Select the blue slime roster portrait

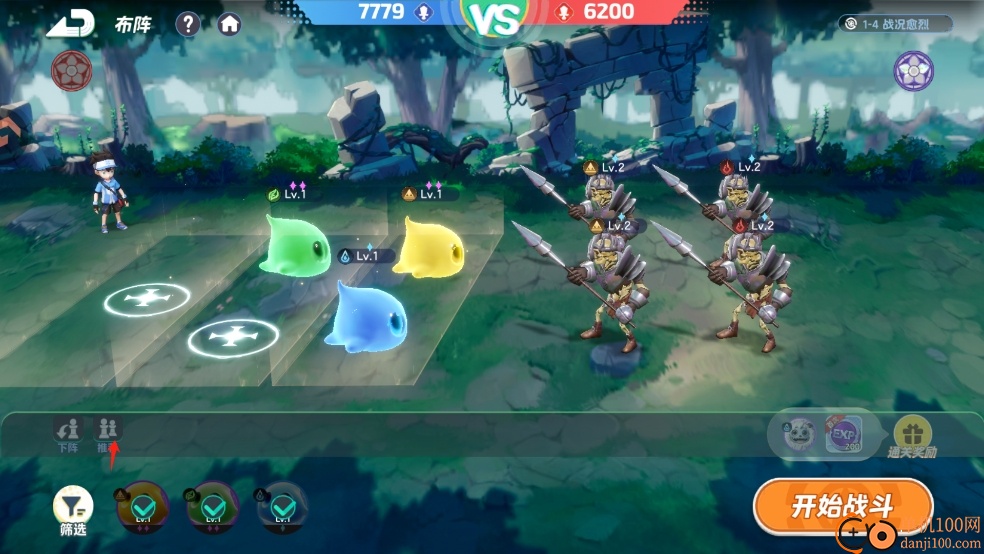tap(282, 506)
